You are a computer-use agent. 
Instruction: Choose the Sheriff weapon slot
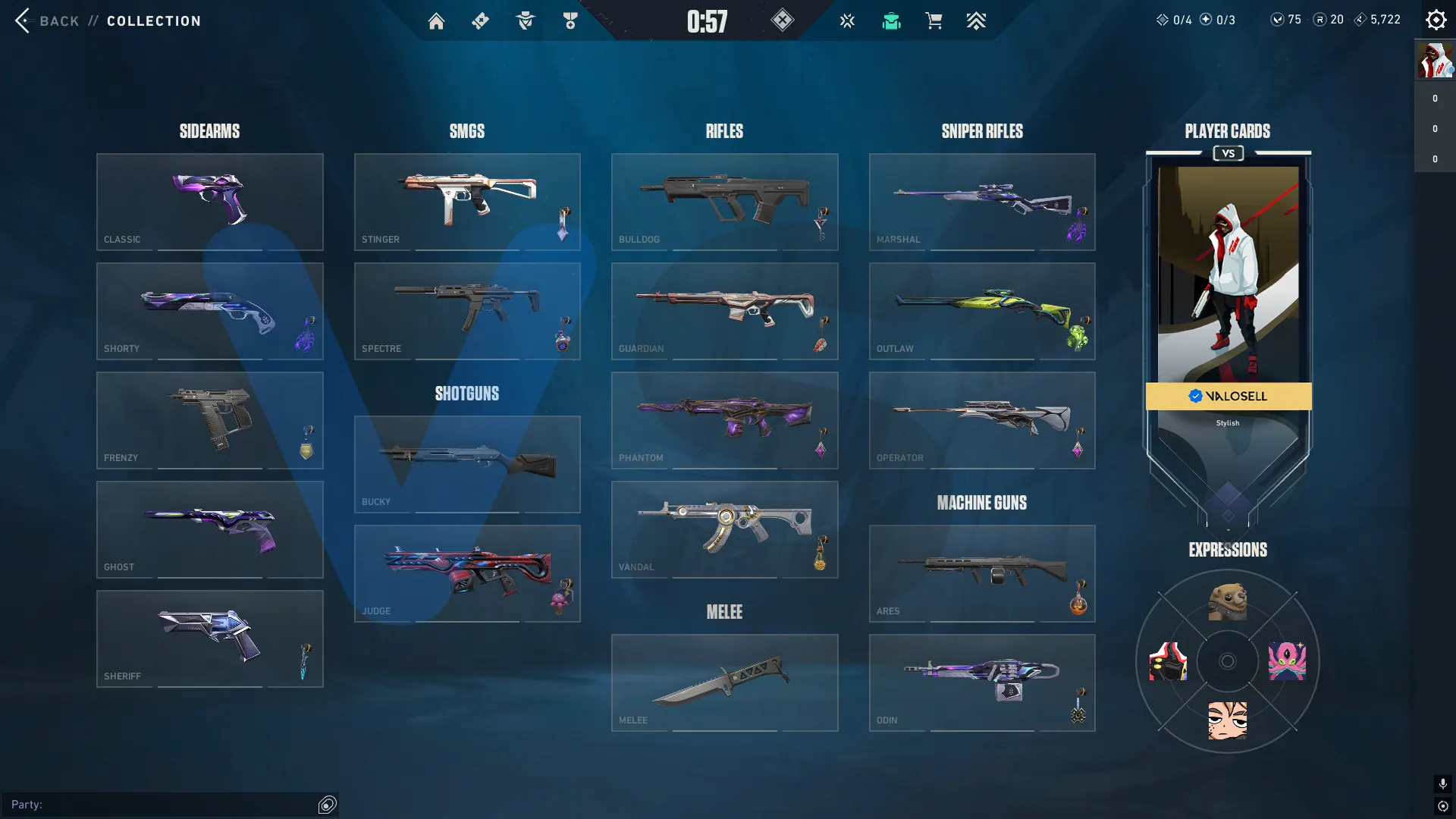click(209, 639)
